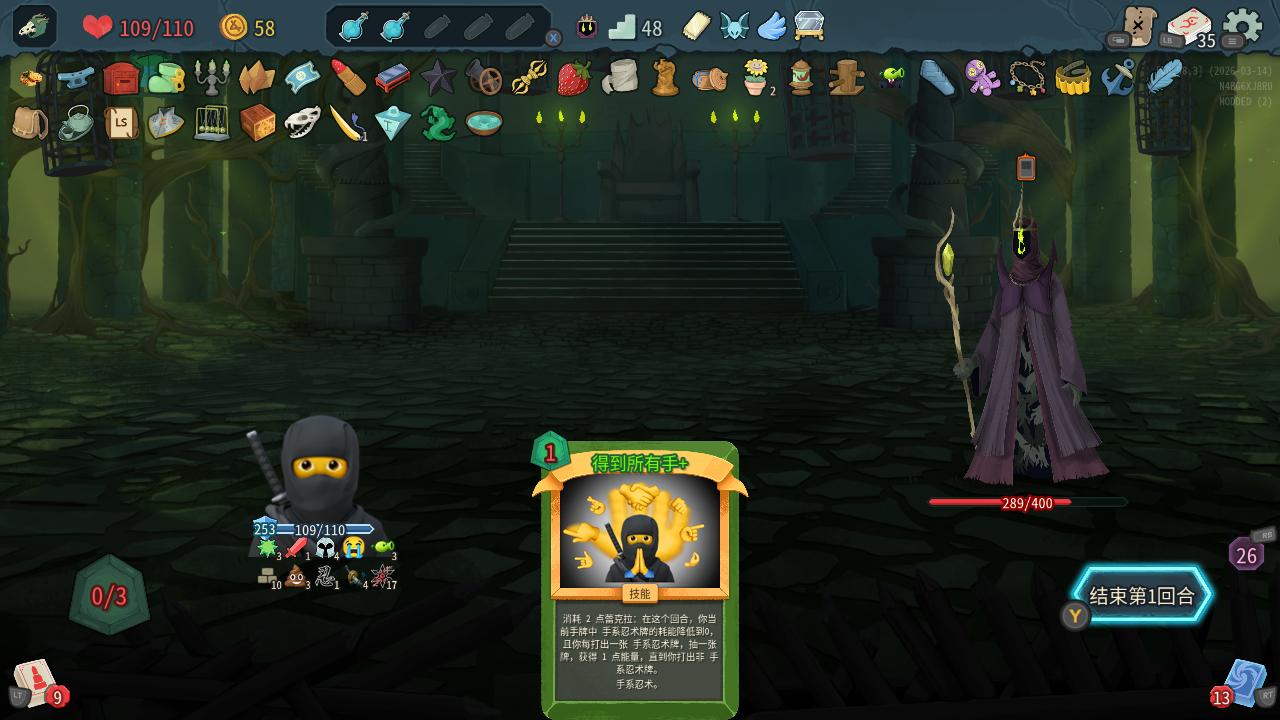Click the 结束第1回合 end turn button

pyautogui.click(x=1141, y=596)
